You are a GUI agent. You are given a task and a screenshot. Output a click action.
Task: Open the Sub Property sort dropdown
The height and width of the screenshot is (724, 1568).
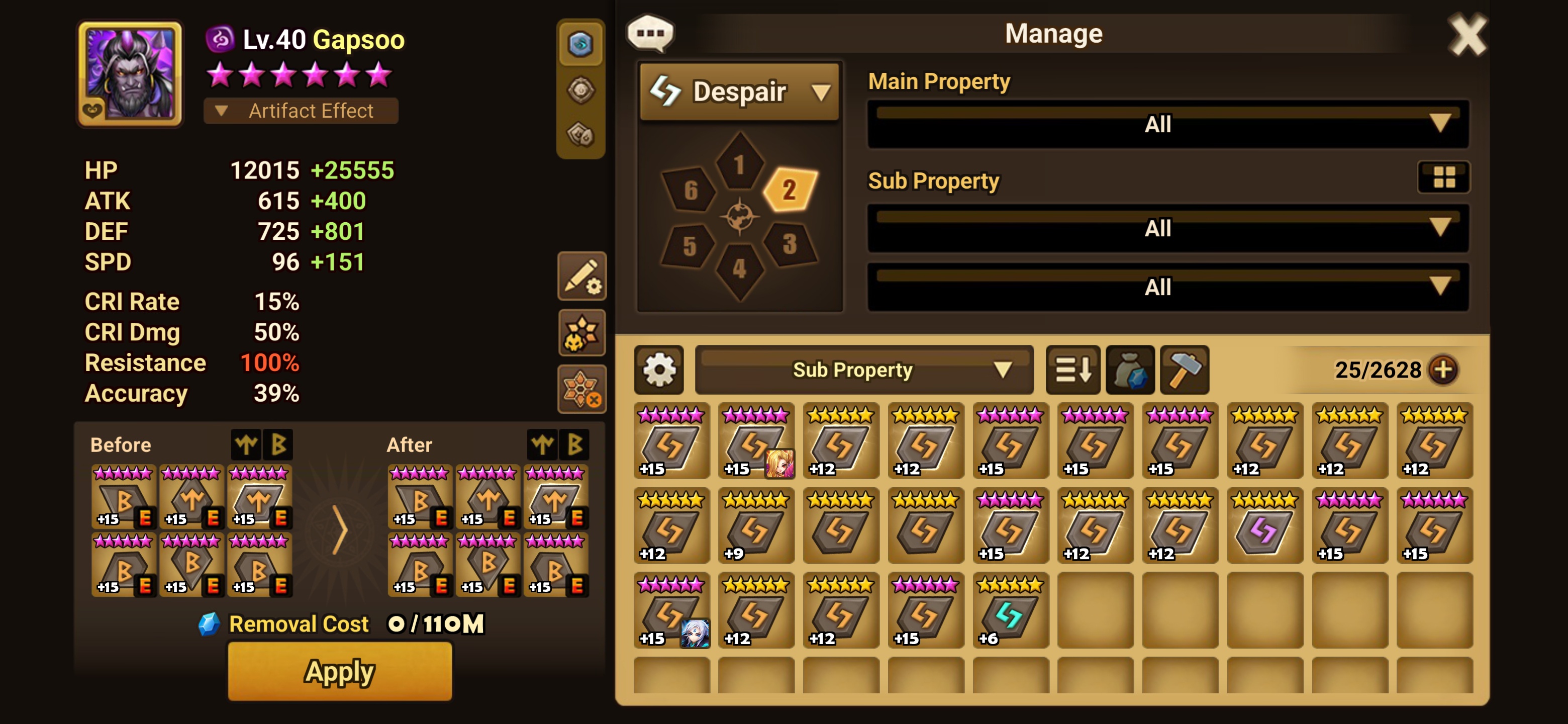pos(864,370)
